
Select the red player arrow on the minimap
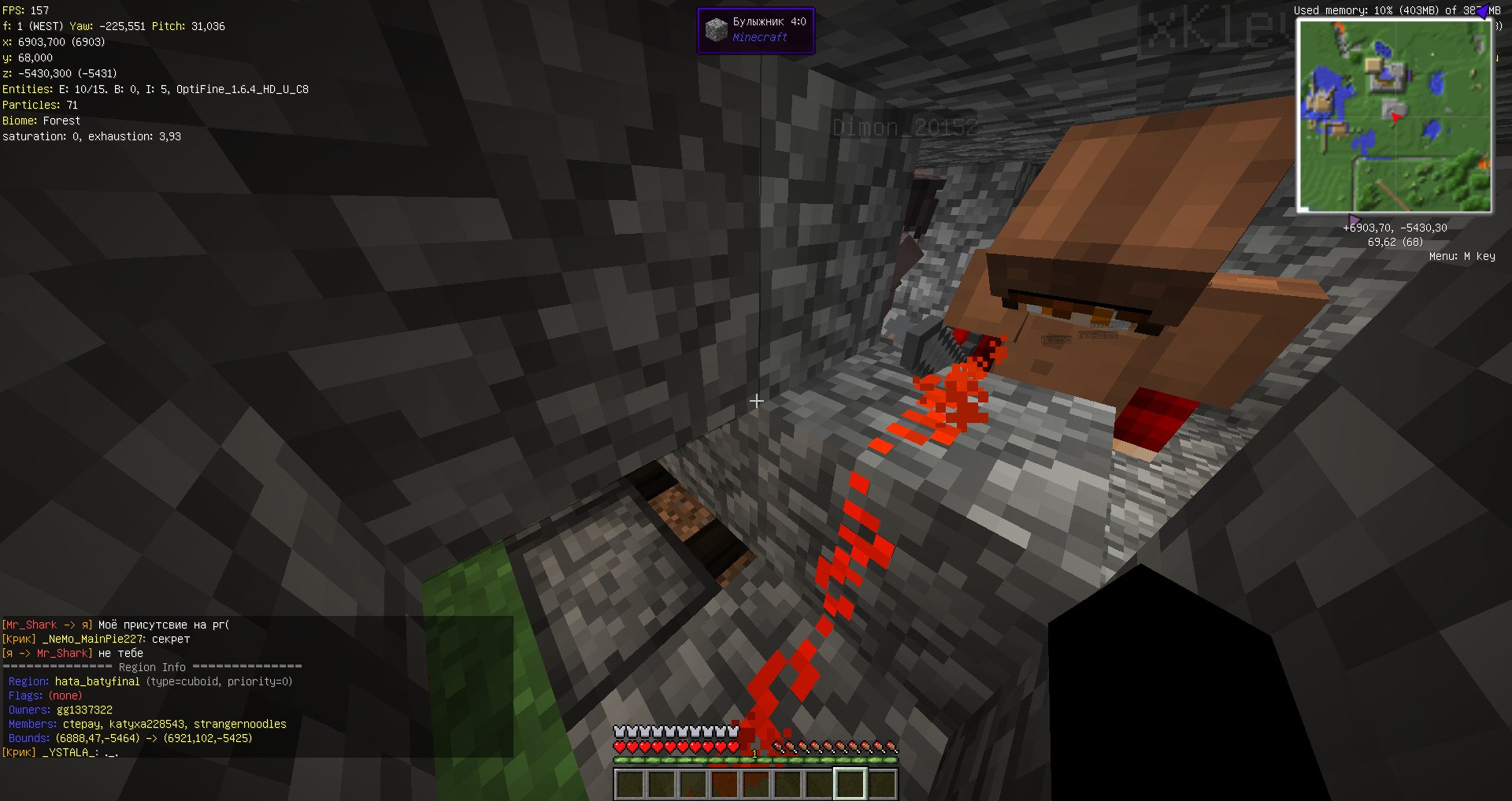(x=1395, y=117)
